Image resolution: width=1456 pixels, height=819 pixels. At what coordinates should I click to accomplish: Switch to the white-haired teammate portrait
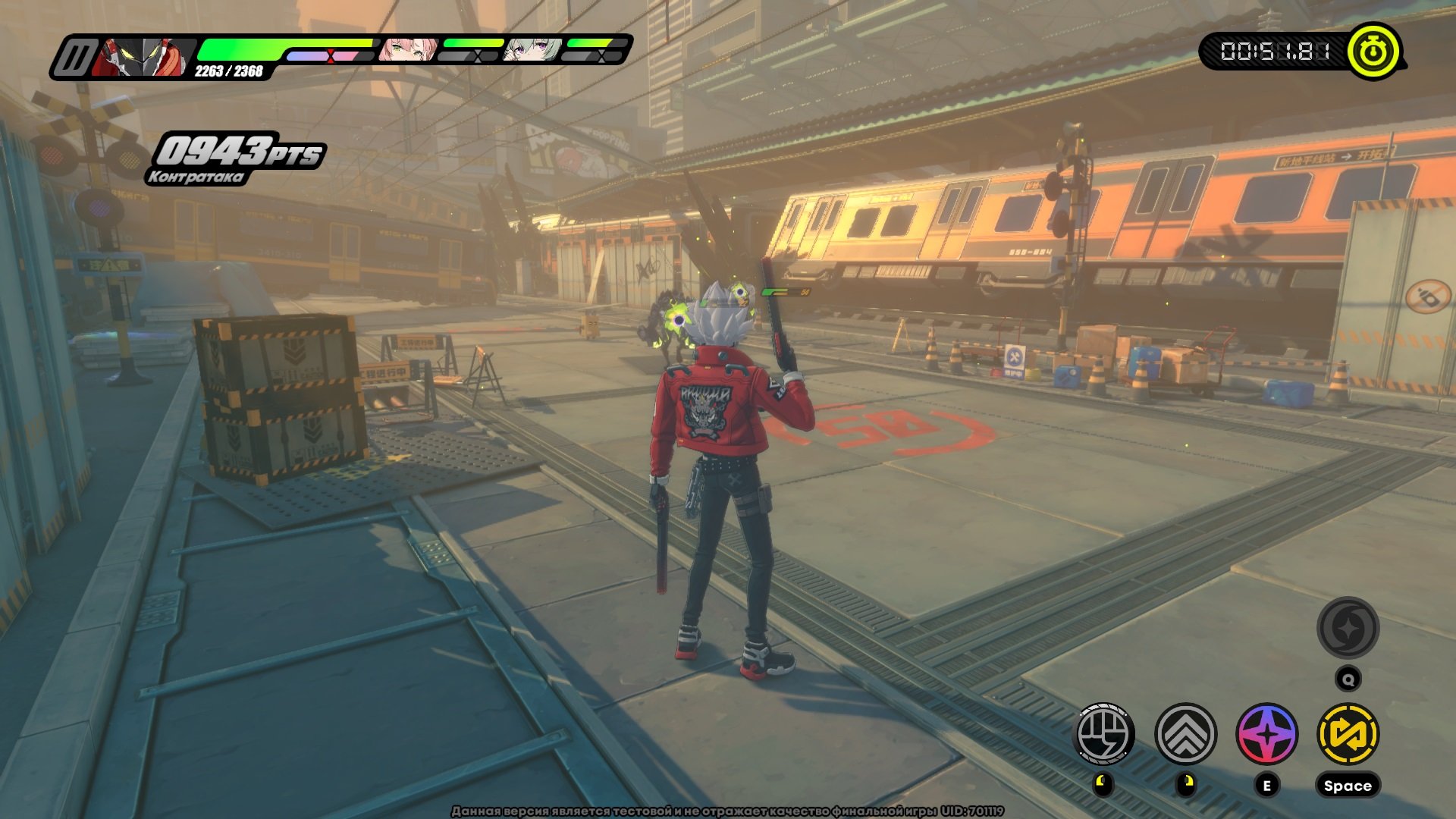click(533, 50)
